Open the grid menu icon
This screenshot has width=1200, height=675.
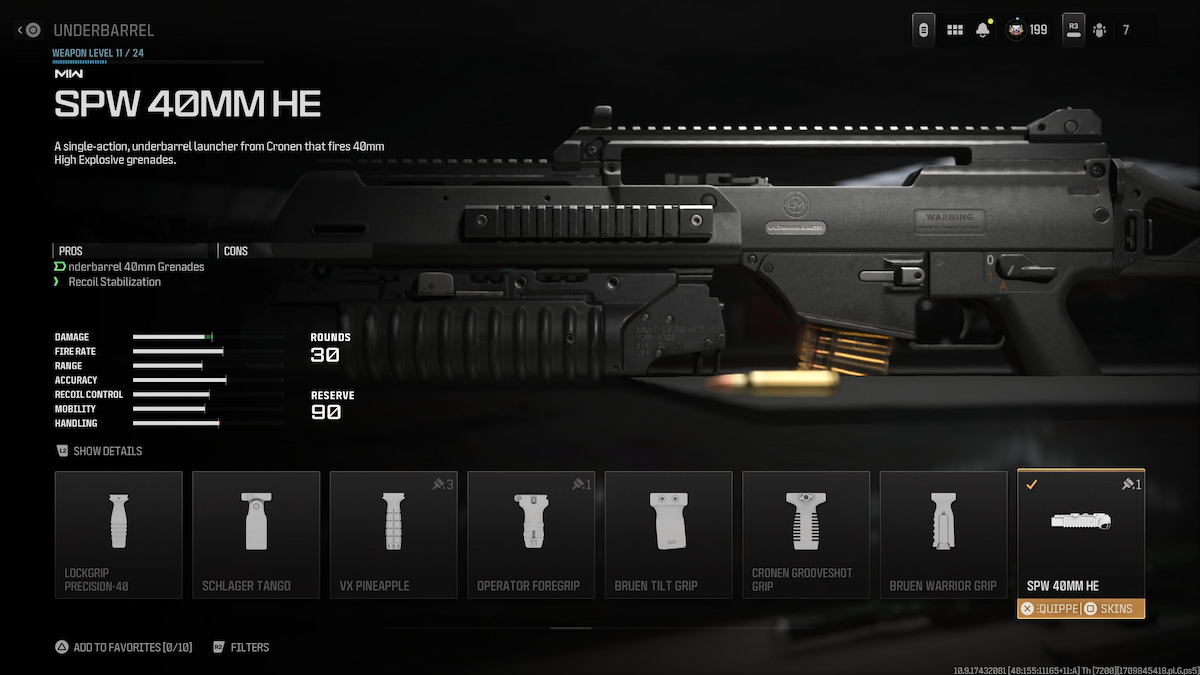point(955,30)
